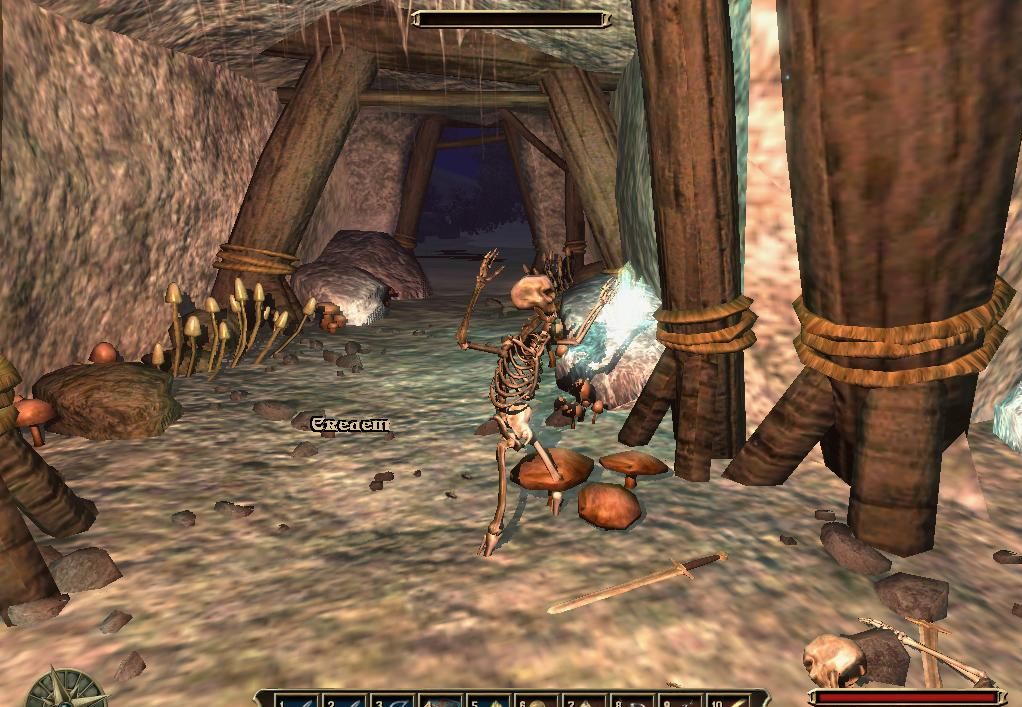Use the item in hotbar slot 8
Viewport: 1022px width, 707px height.
pos(633,701)
